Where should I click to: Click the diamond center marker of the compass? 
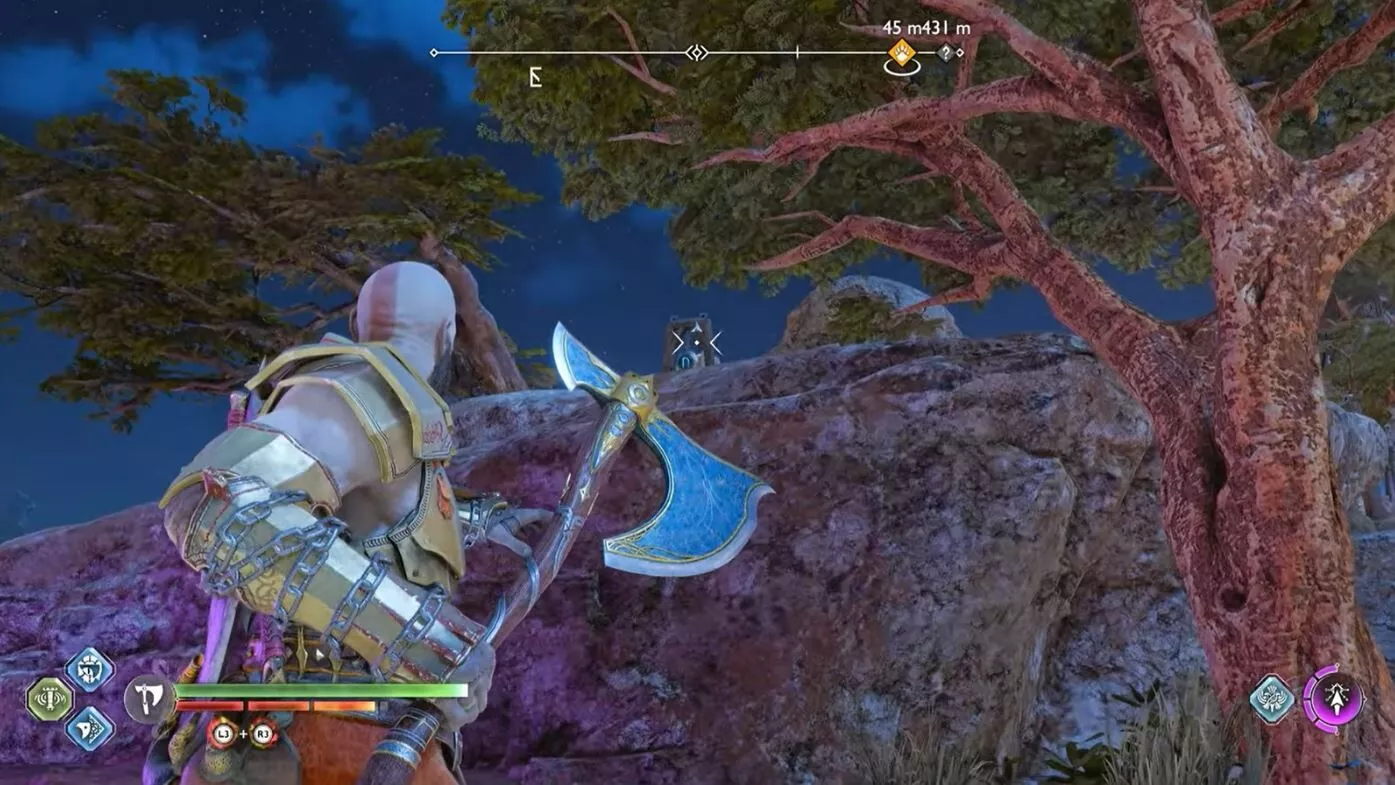[x=696, y=52]
